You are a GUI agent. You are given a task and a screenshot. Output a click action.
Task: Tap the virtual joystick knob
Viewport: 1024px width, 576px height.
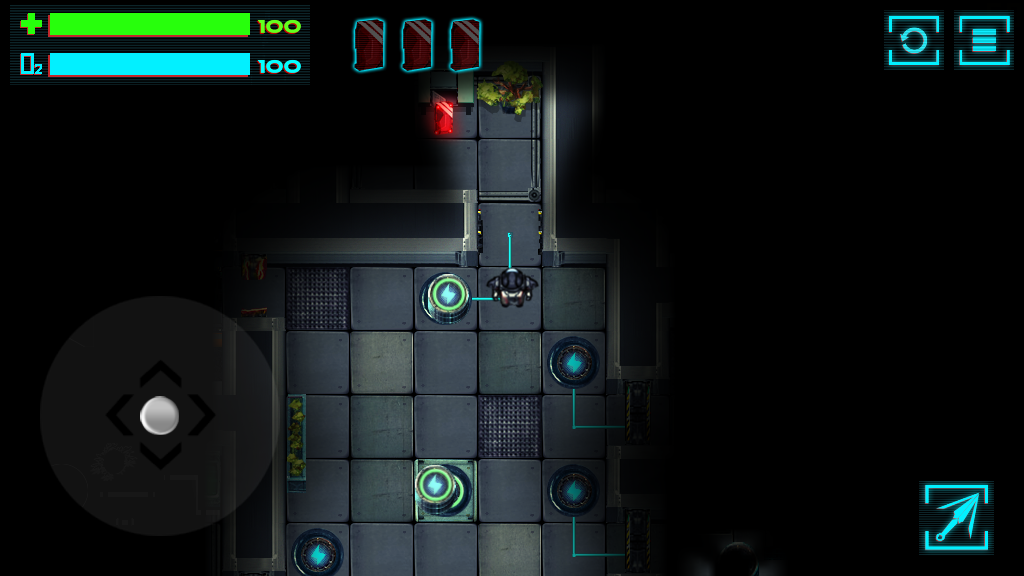[x=160, y=415]
